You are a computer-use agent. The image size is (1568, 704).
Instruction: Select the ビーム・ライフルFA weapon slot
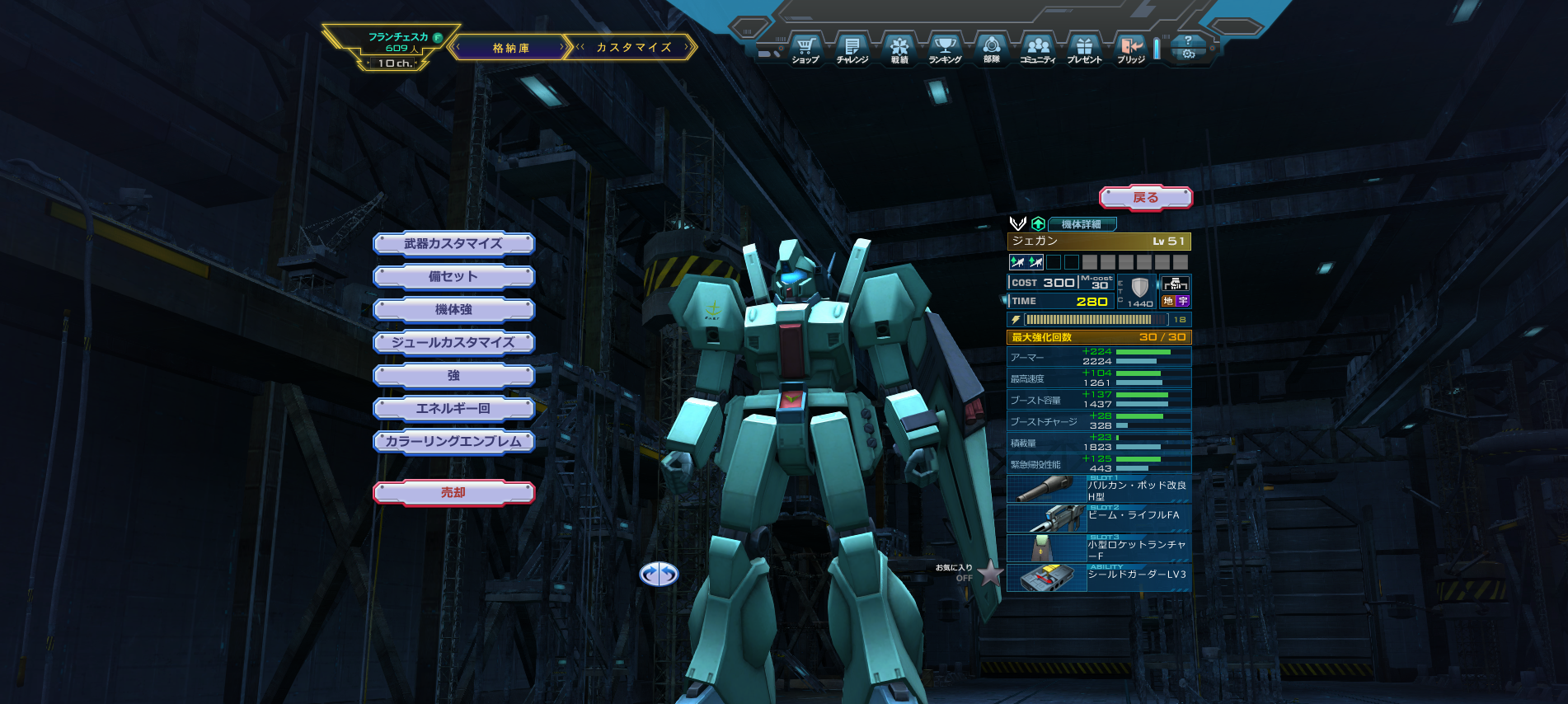[1099, 519]
